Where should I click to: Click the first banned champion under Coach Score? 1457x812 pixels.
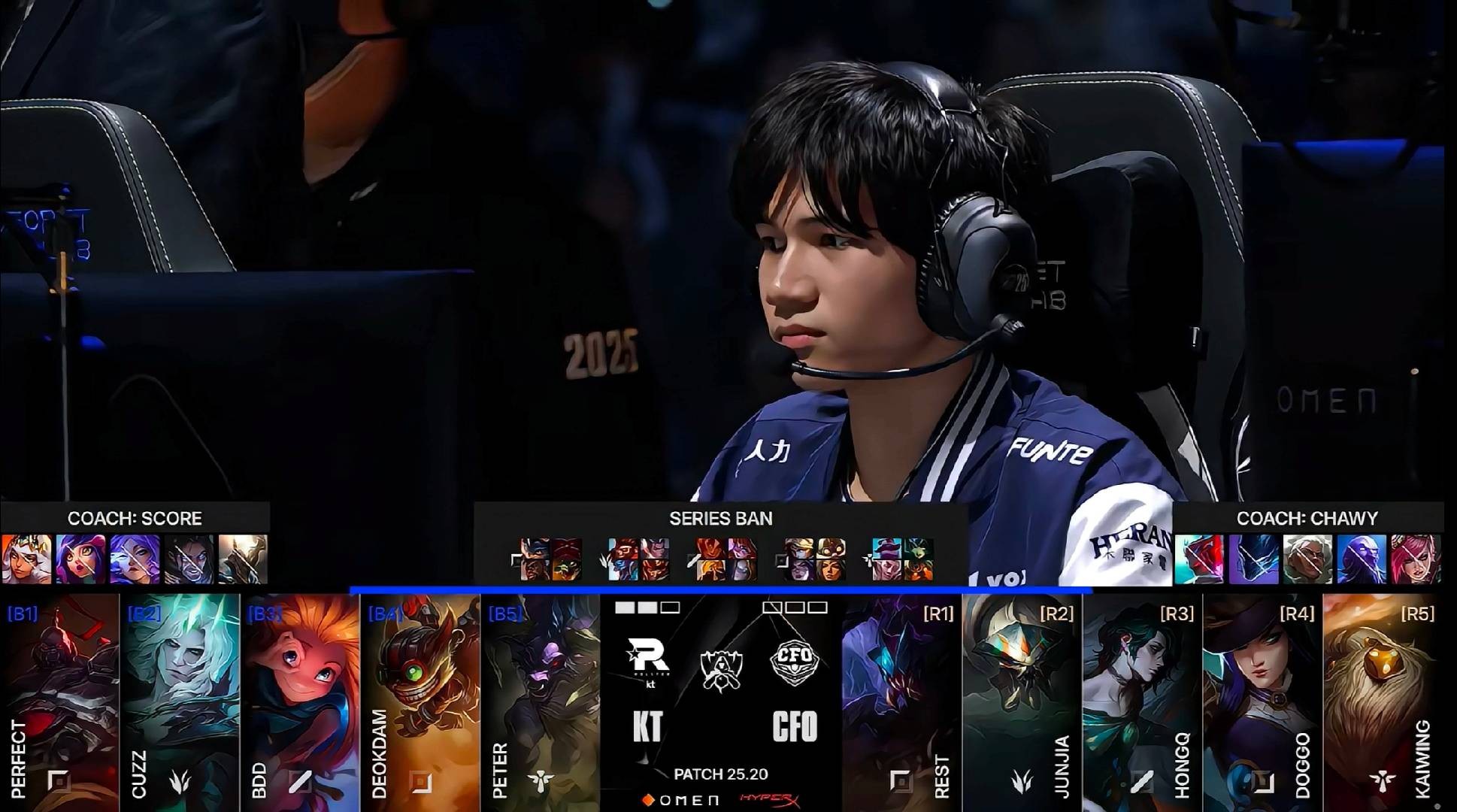(27, 559)
